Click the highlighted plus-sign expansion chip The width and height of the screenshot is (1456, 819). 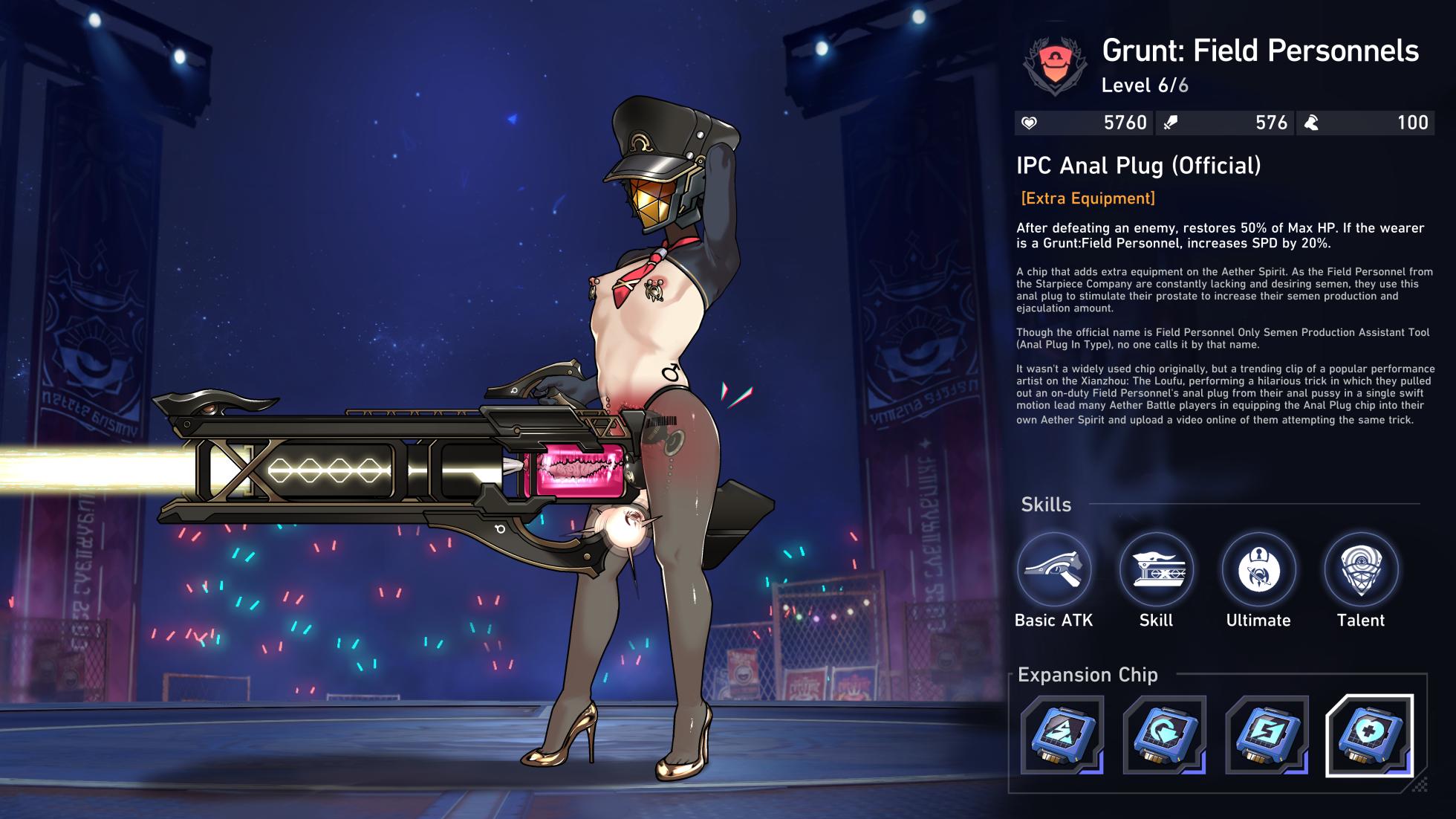(x=1369, y=735)
